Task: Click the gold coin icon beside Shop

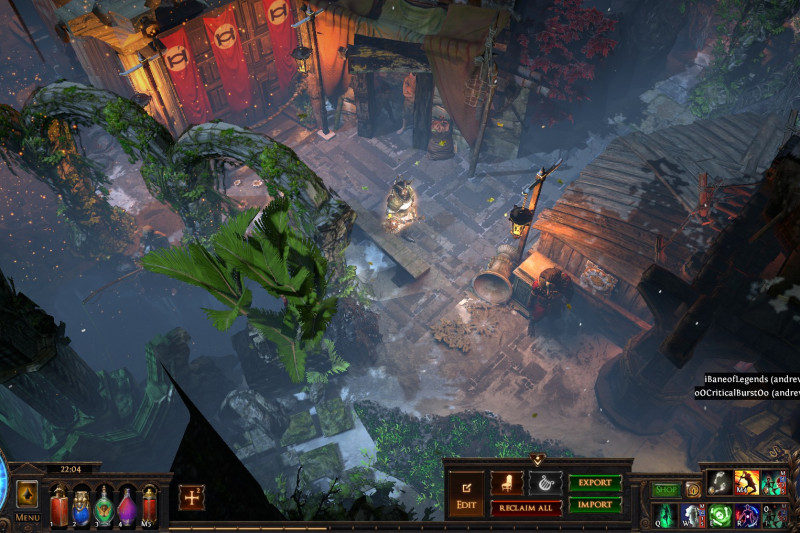Action: tap(692, 490)
